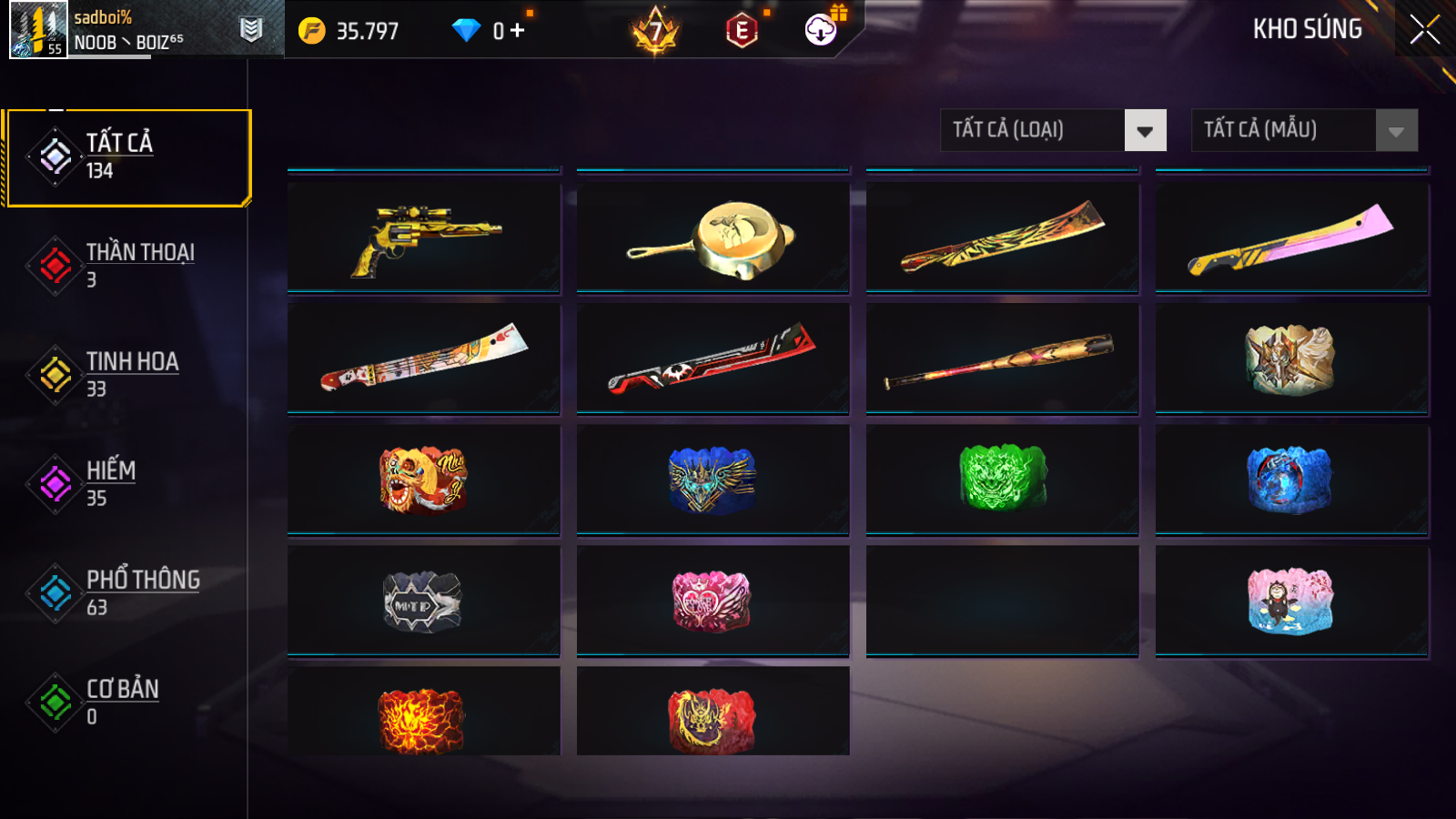This screenshot has width=1456, height=819.
Task: Add diamonds with the plus button
Action: point(518,31)
